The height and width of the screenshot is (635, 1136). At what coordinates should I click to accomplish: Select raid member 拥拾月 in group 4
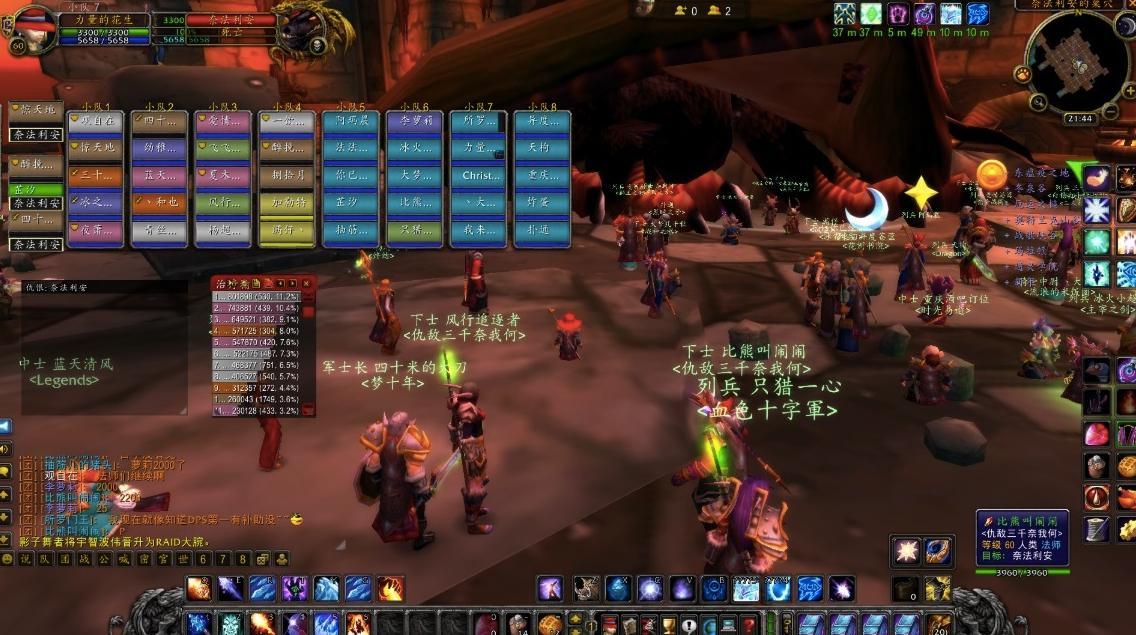[286, 176]
